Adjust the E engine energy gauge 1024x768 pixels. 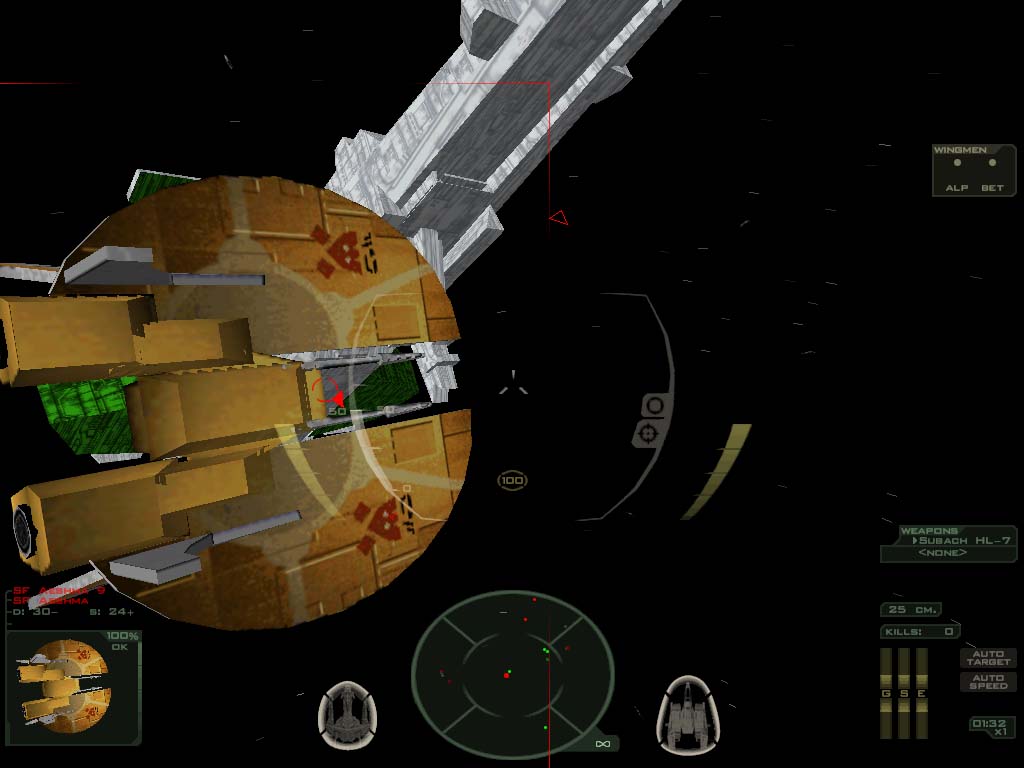pyautogui.click(x=922, y=693)
